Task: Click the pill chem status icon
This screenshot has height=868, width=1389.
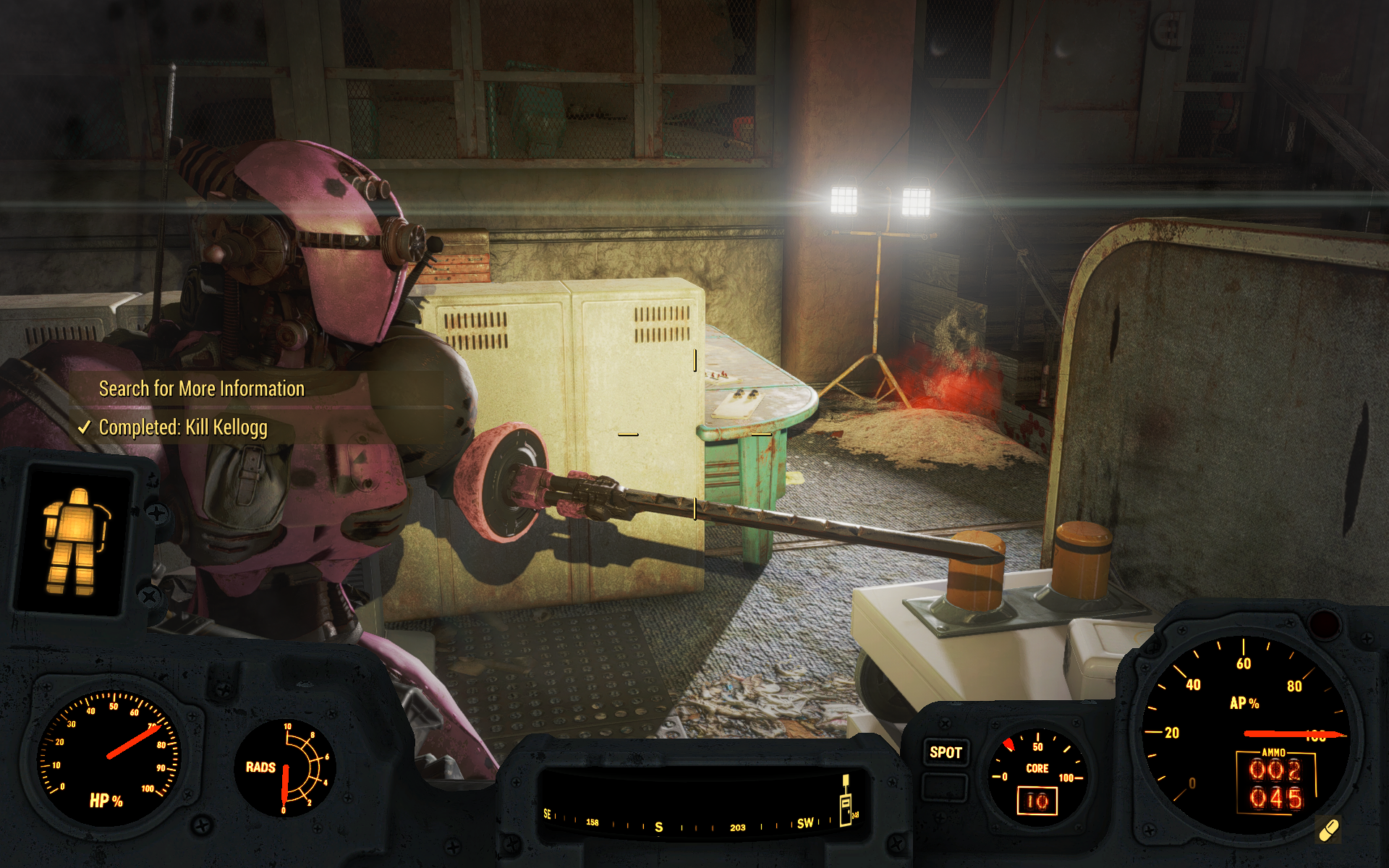Action: pos(1329,830)
